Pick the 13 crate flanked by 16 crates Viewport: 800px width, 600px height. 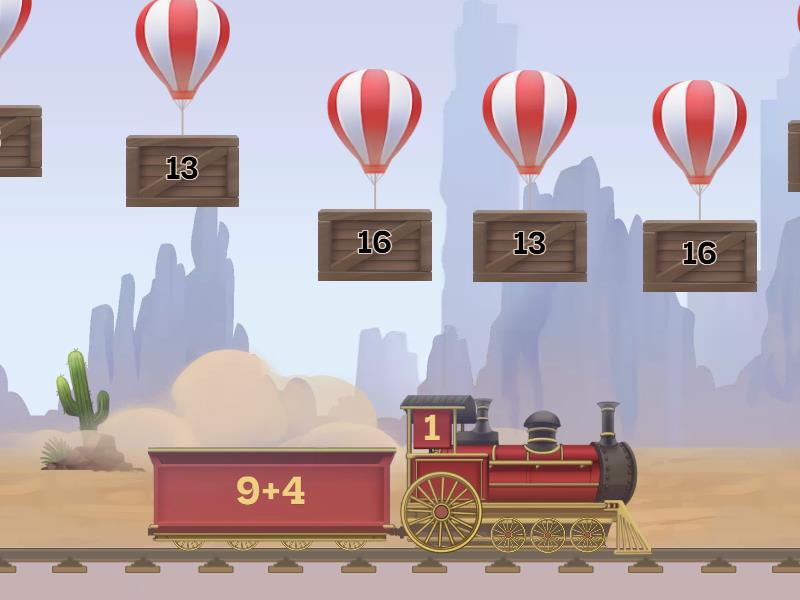(x=529, y=245)
